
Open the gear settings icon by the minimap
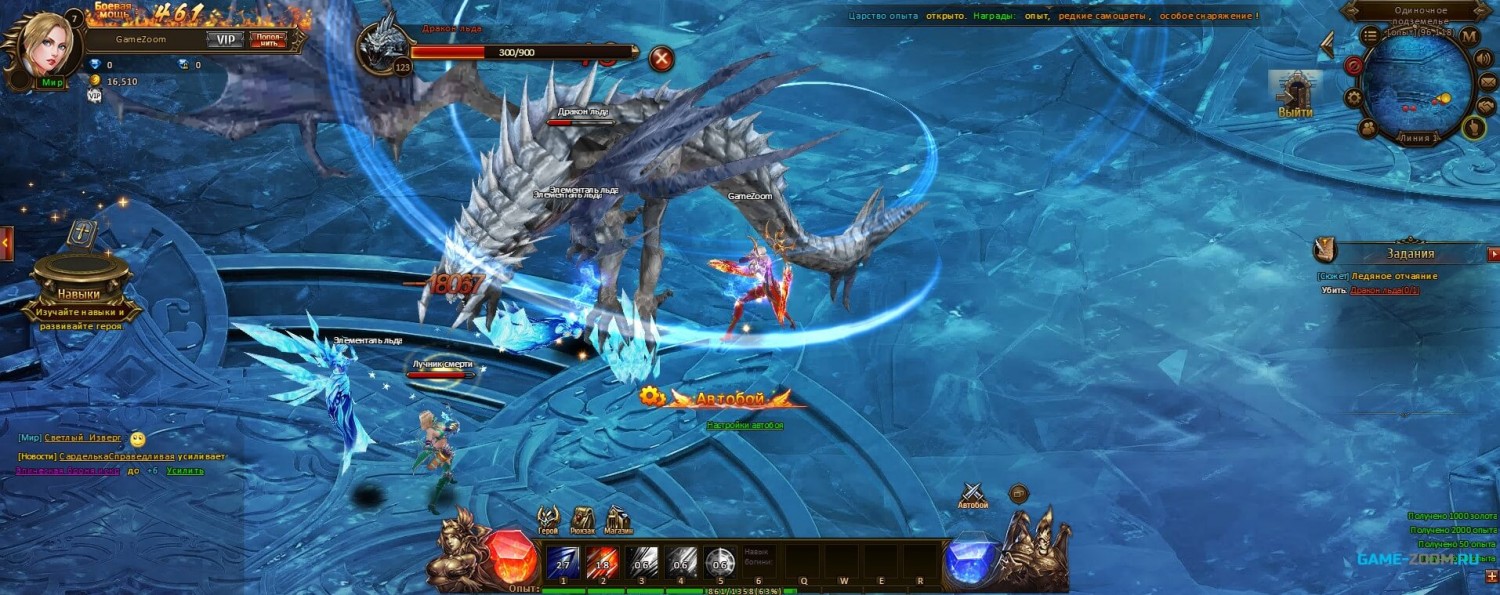[1354, 98]
